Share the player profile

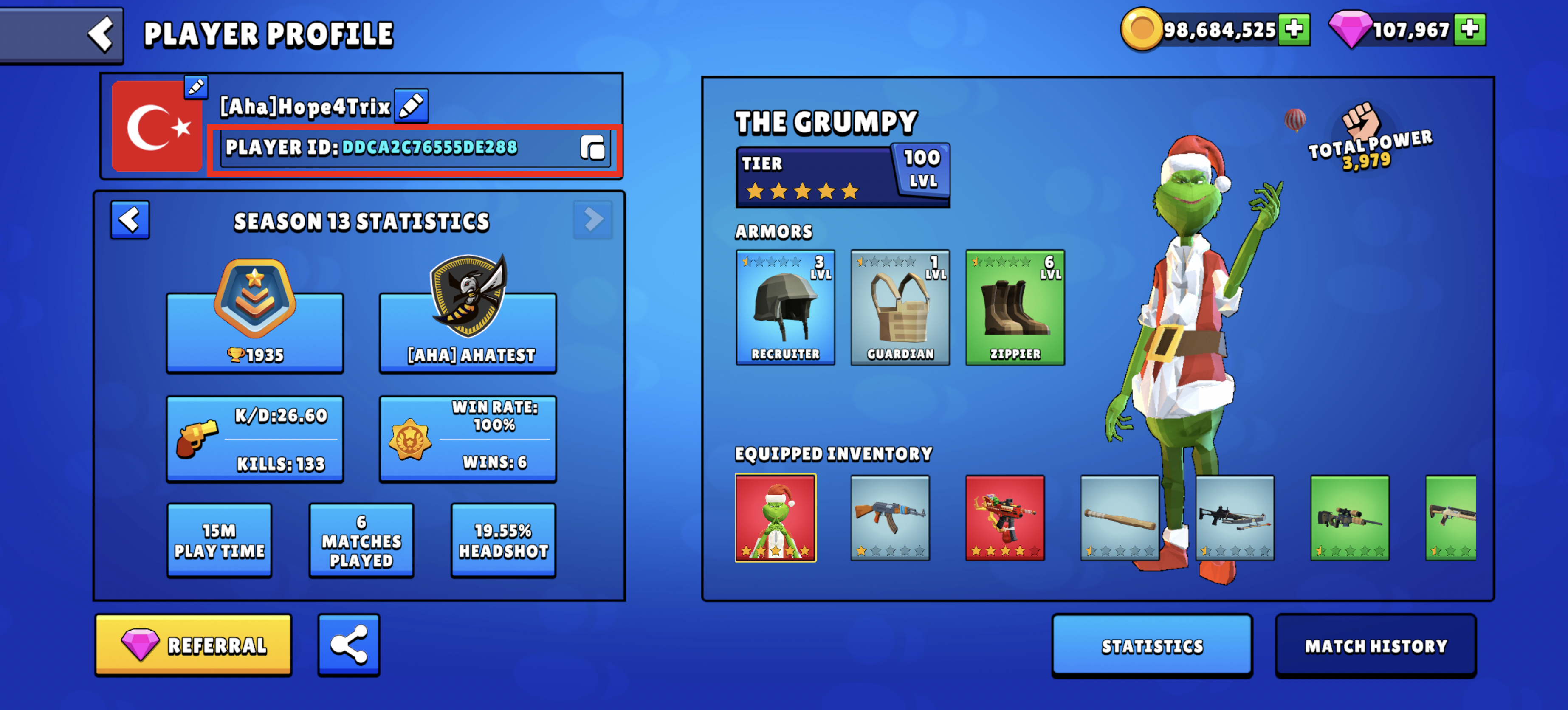(349, 645)
